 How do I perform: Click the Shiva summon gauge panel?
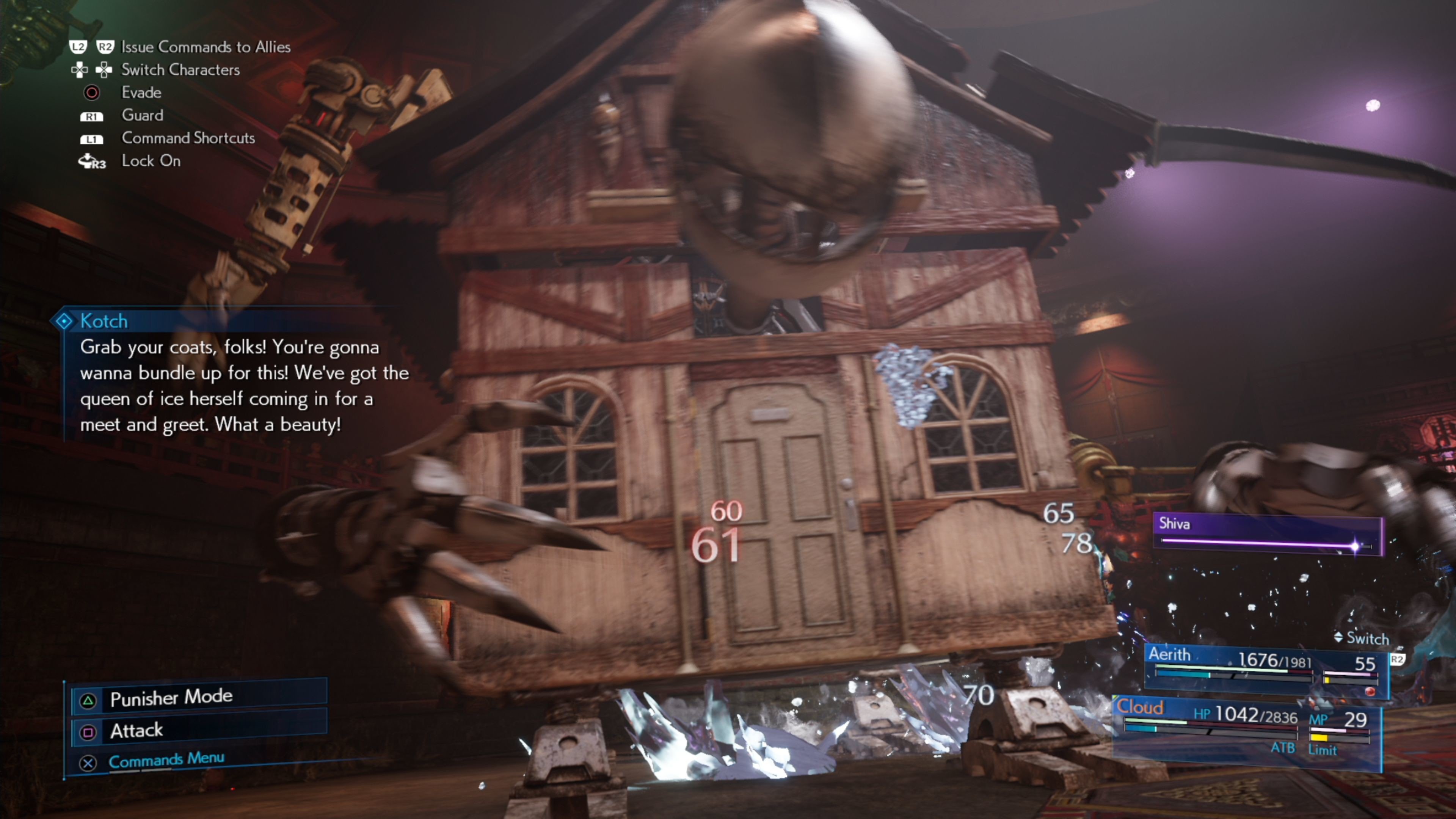coord(1267,534)
